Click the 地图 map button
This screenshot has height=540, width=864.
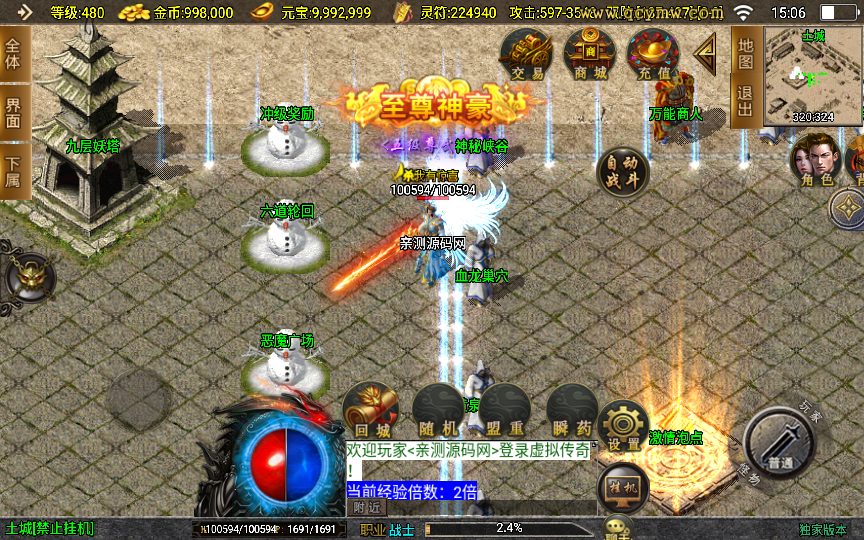coord(745,54)
